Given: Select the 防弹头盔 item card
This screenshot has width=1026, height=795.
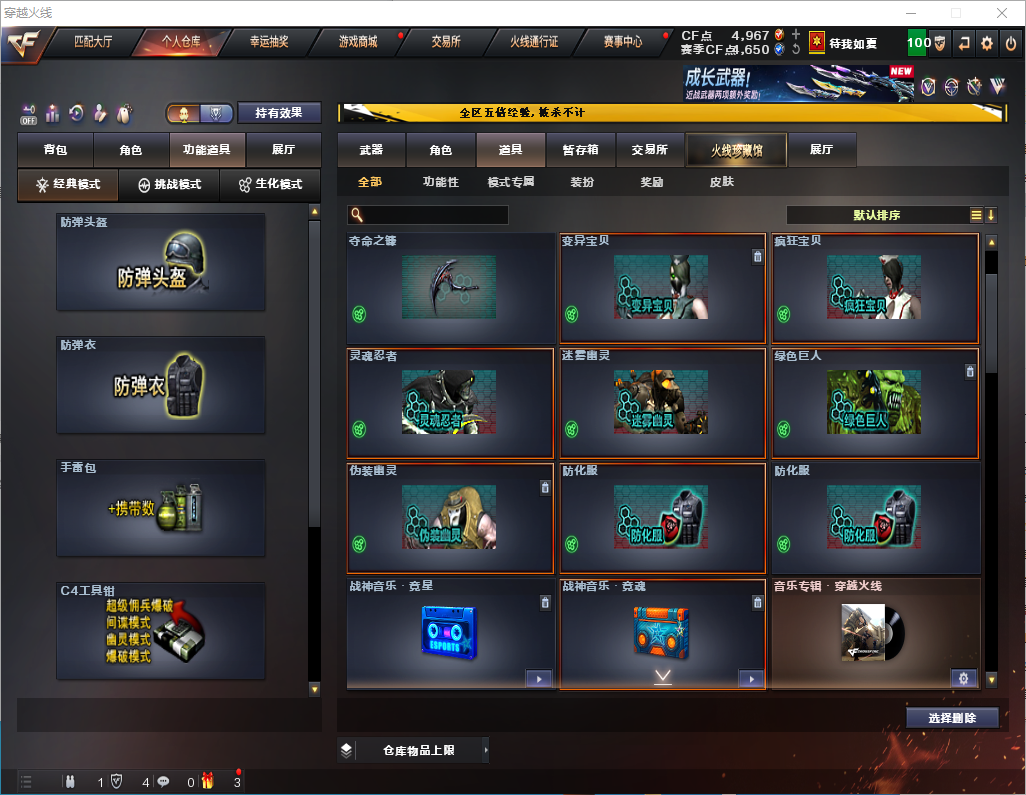Looking at the screenshot, I should point(161,262).
